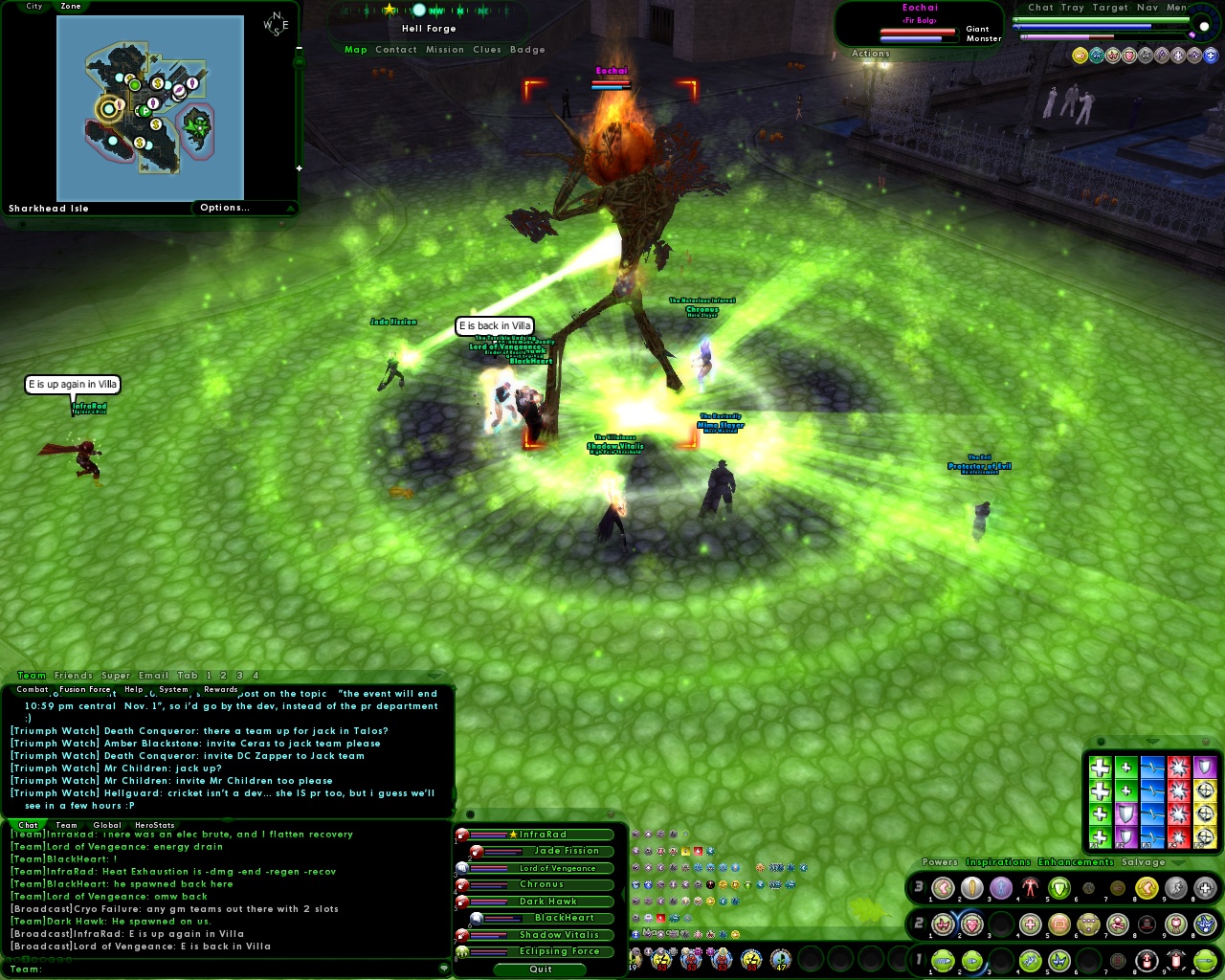Click the yellow buff icon beside the health bars
Image resolution: width=1225 pixels, height=980 pixels.
click(x=1080, y=55)
